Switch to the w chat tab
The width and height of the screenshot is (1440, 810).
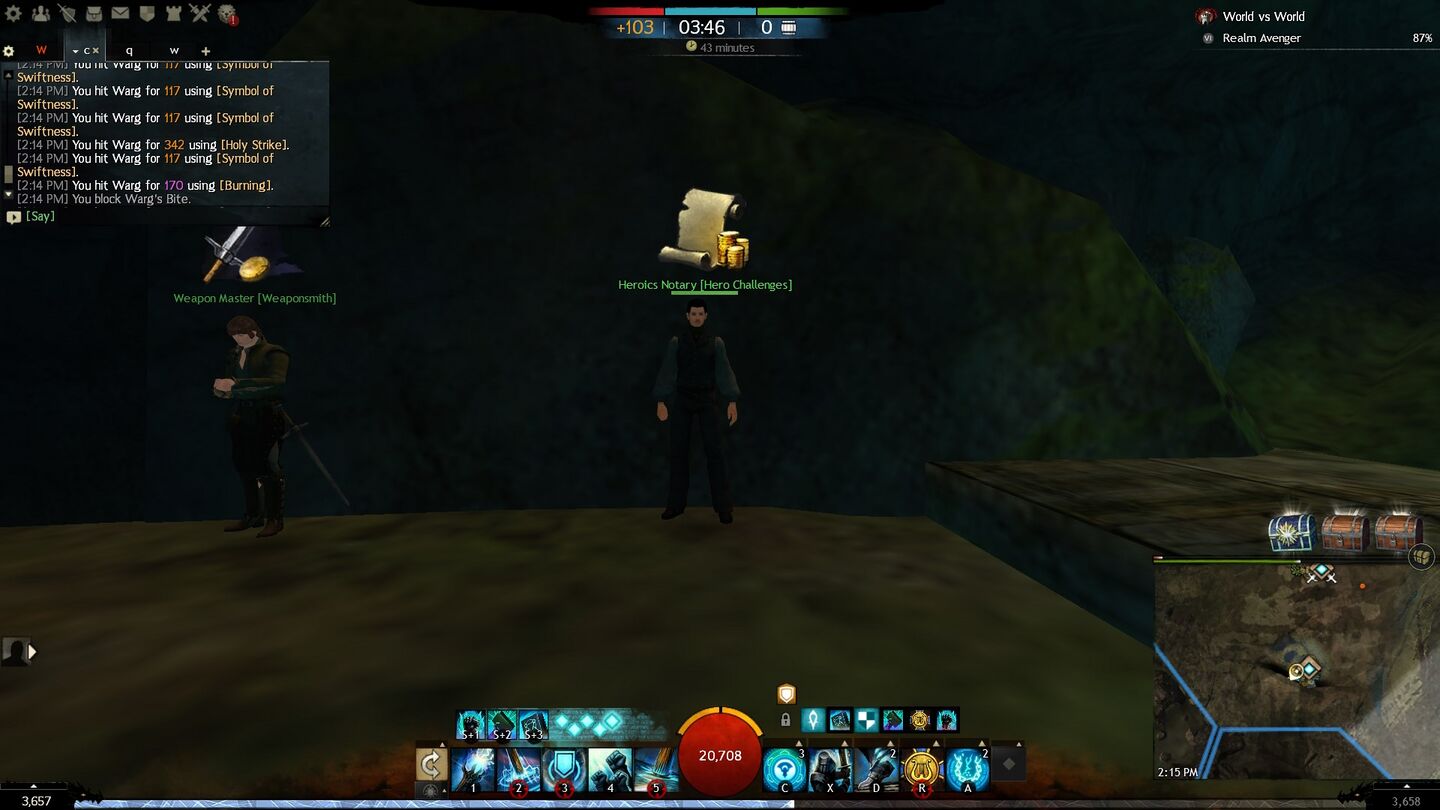click(x=174, y=50)
